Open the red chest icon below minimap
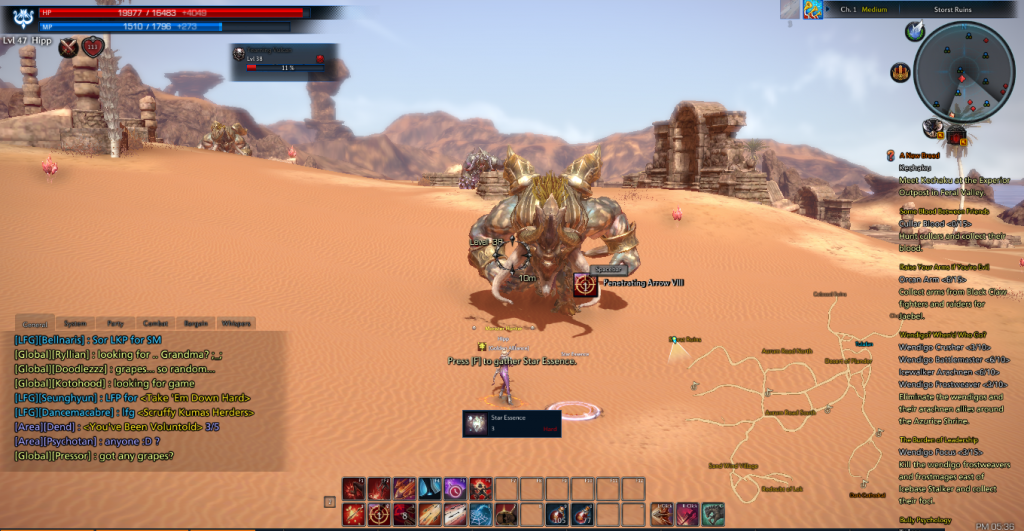 click(955, 134)
